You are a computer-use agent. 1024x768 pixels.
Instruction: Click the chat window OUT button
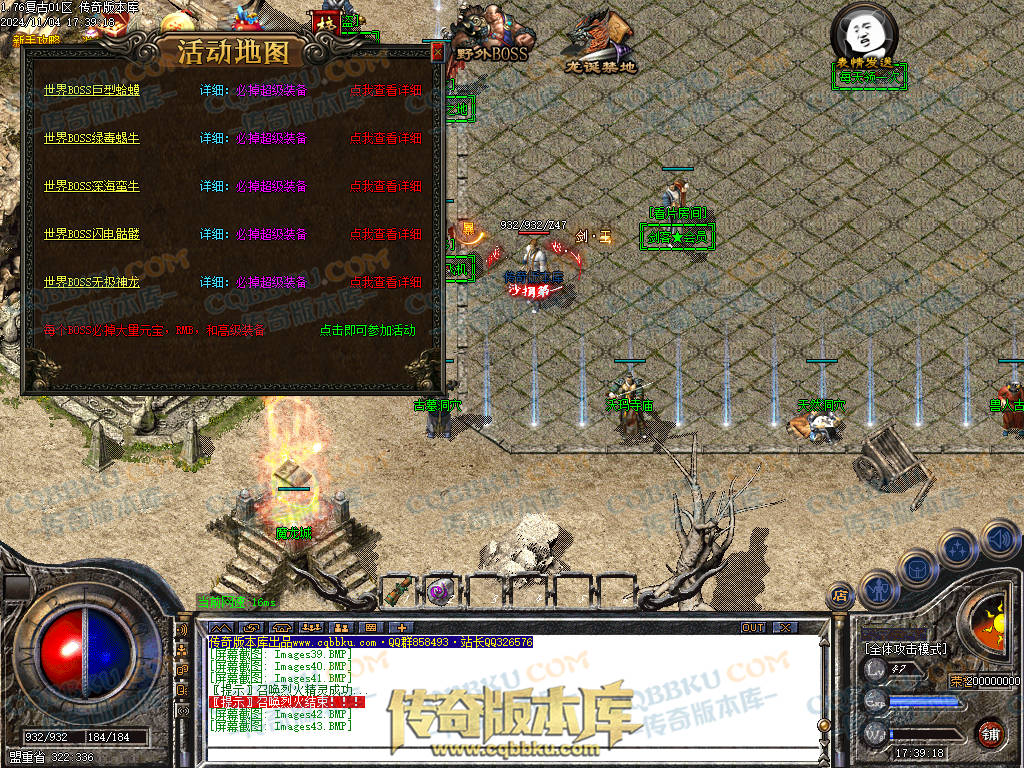point(753,627)
